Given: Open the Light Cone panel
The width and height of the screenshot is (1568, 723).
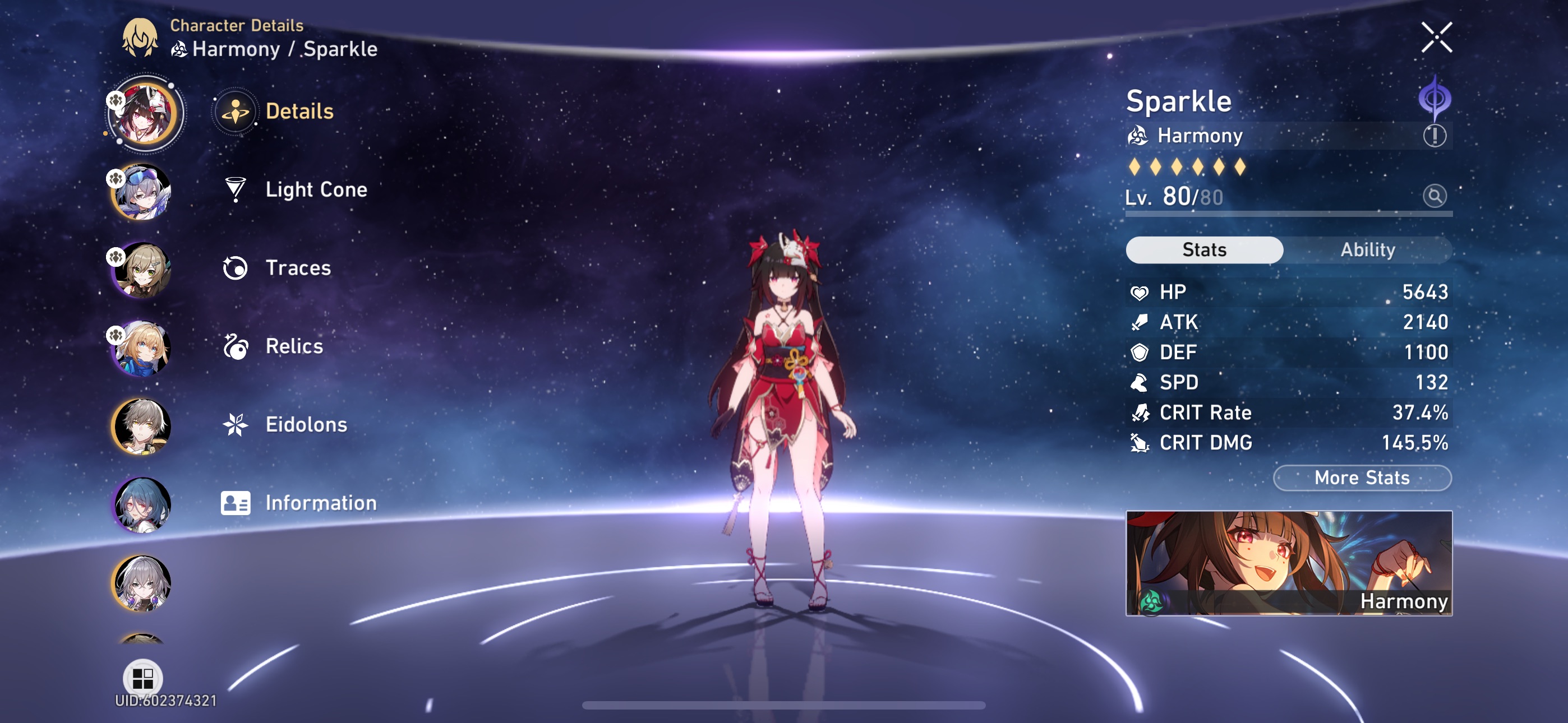Looking at the screenshot, I should coord(315,189).
